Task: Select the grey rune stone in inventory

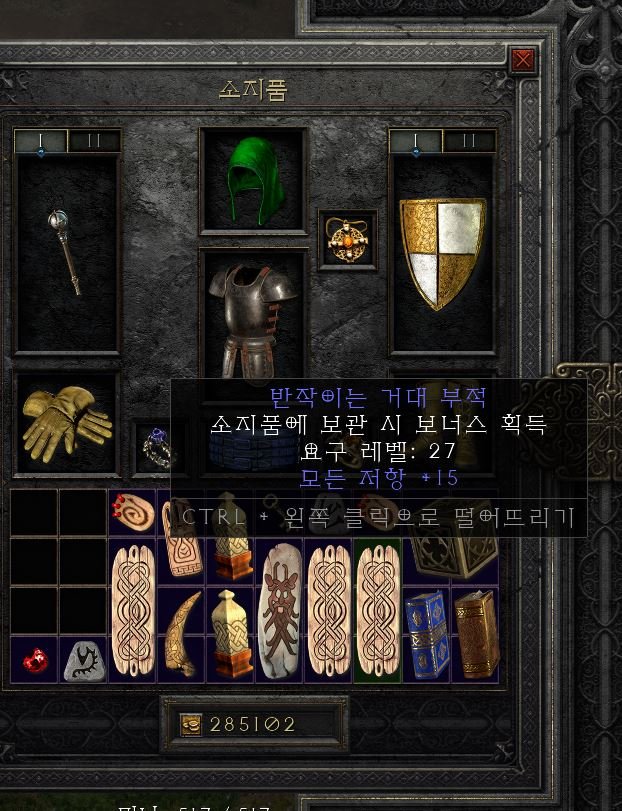Action: pos(83,660)
